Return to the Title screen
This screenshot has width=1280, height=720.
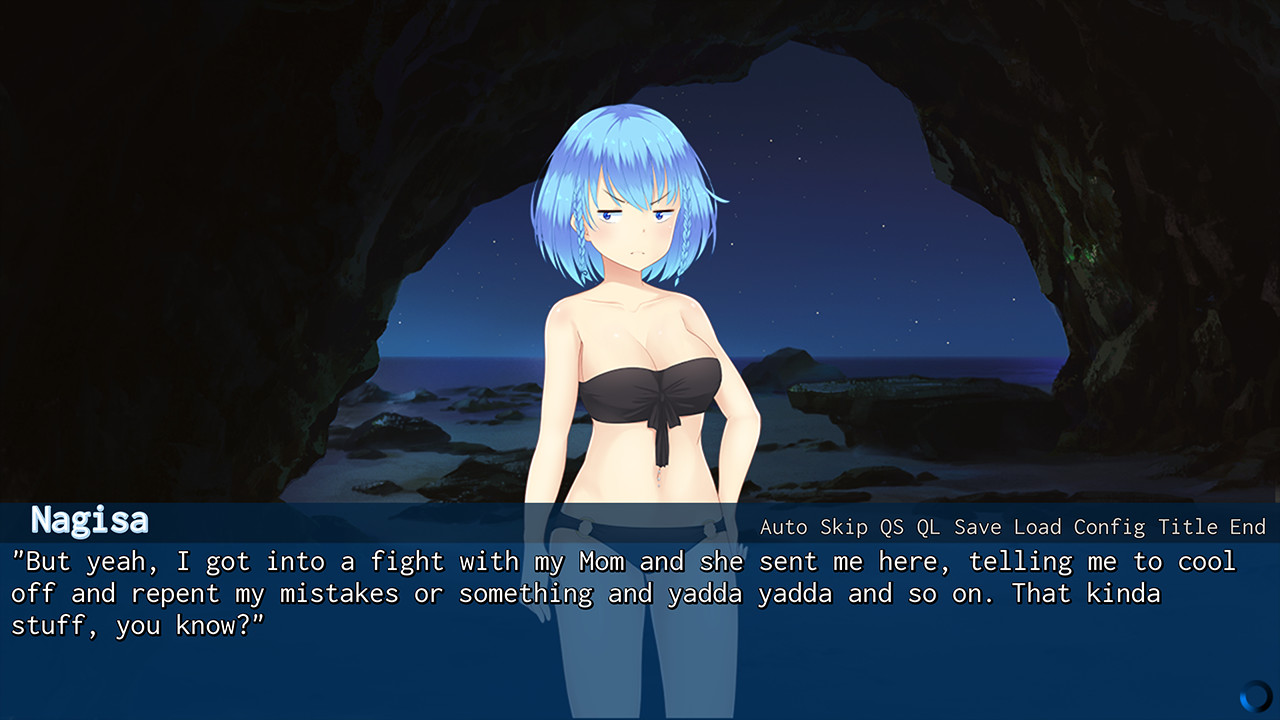pos(1187,527)
